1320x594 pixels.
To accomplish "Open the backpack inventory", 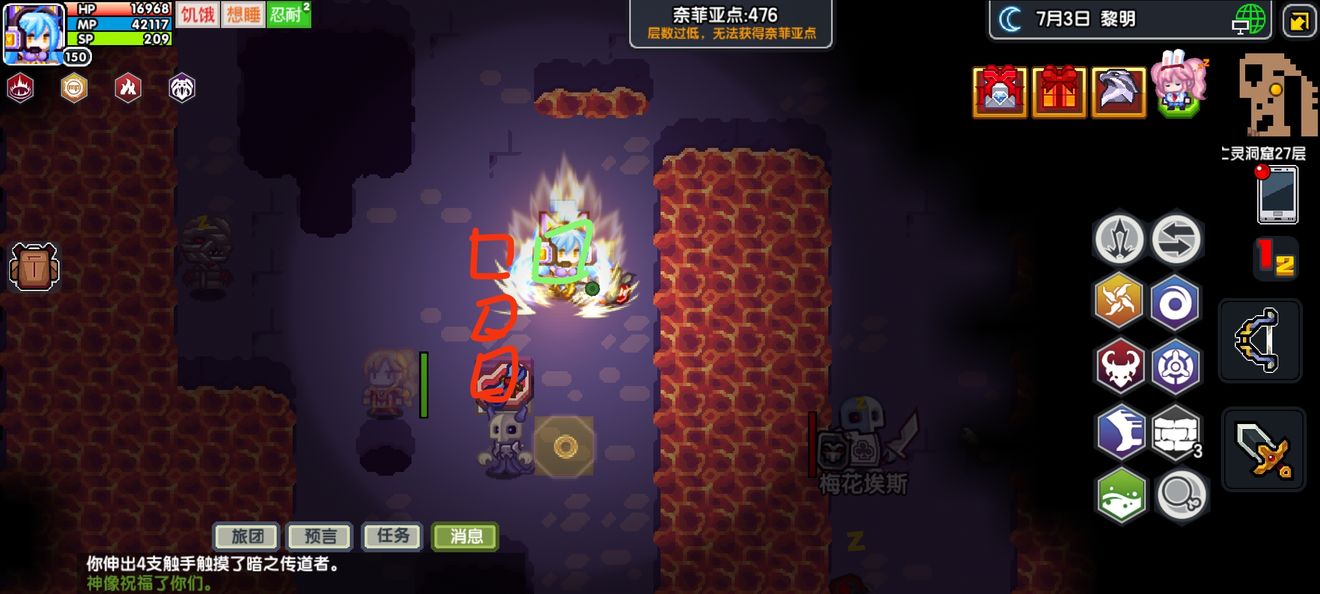I will coord(34,267).
